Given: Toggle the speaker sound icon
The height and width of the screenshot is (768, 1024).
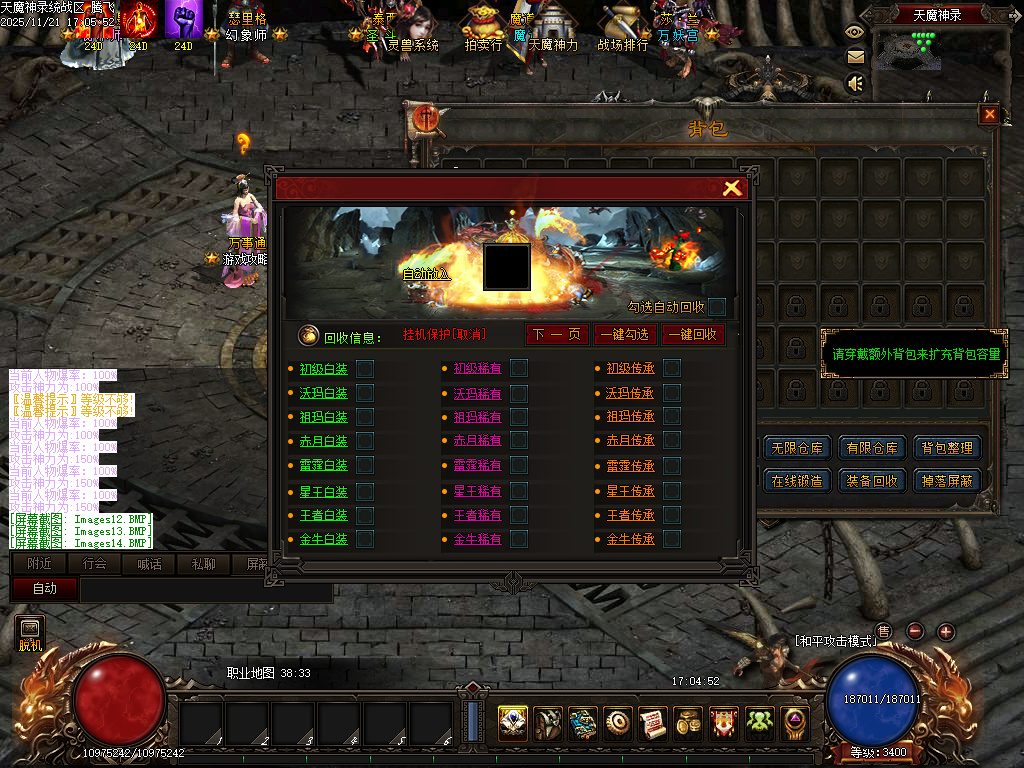Looking at the screenshot, I should coord(855,84).
